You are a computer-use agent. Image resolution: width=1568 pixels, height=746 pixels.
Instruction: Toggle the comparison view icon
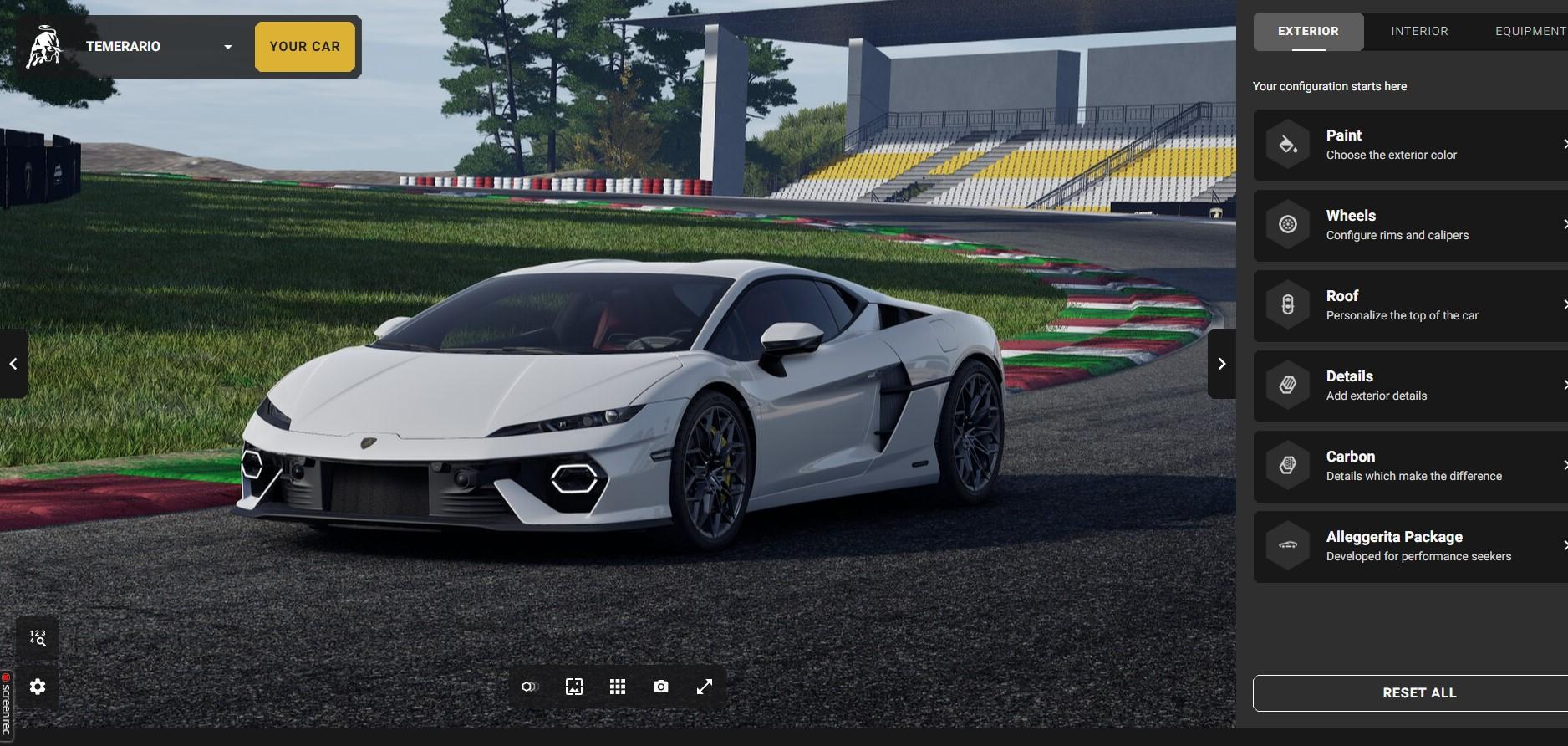531,686
